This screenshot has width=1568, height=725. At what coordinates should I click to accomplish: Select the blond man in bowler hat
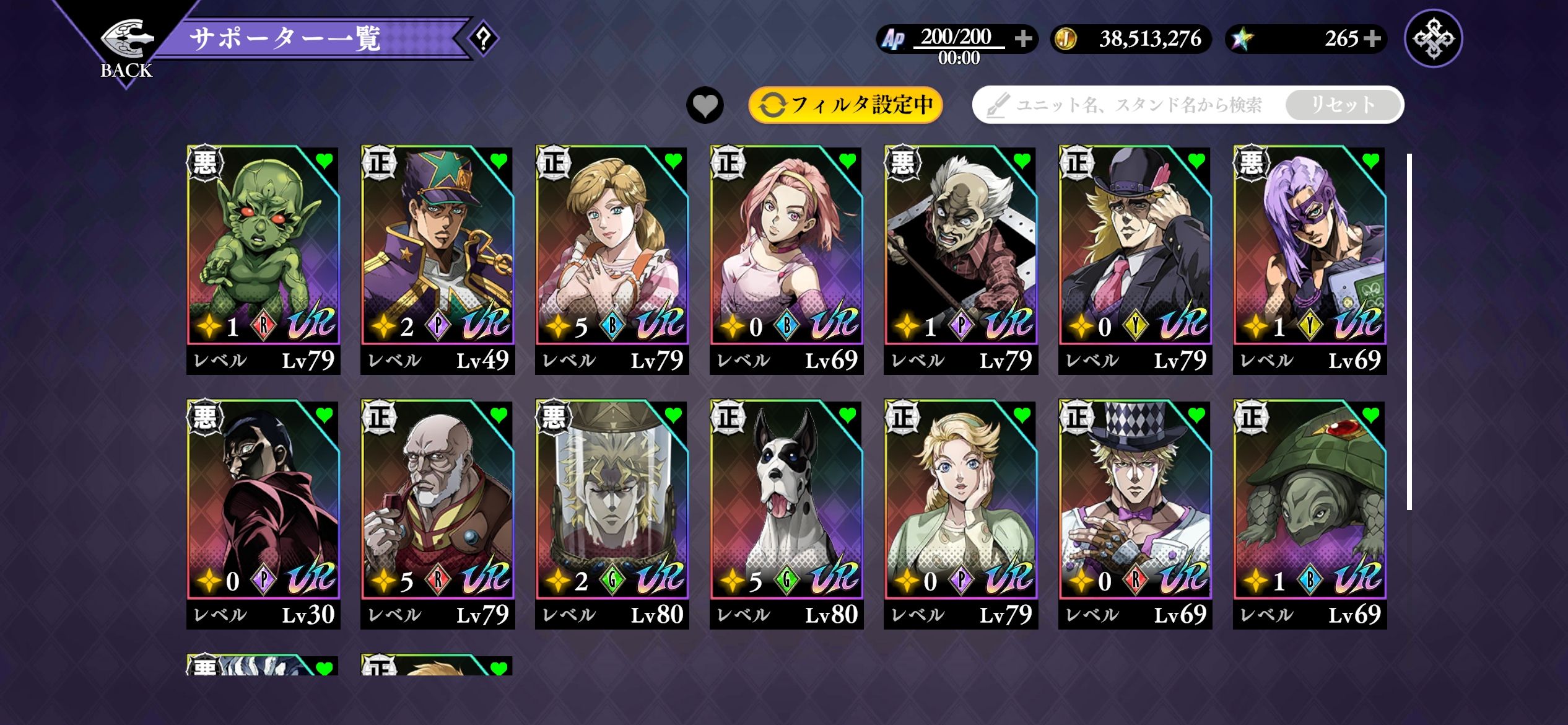[1135, 260]
